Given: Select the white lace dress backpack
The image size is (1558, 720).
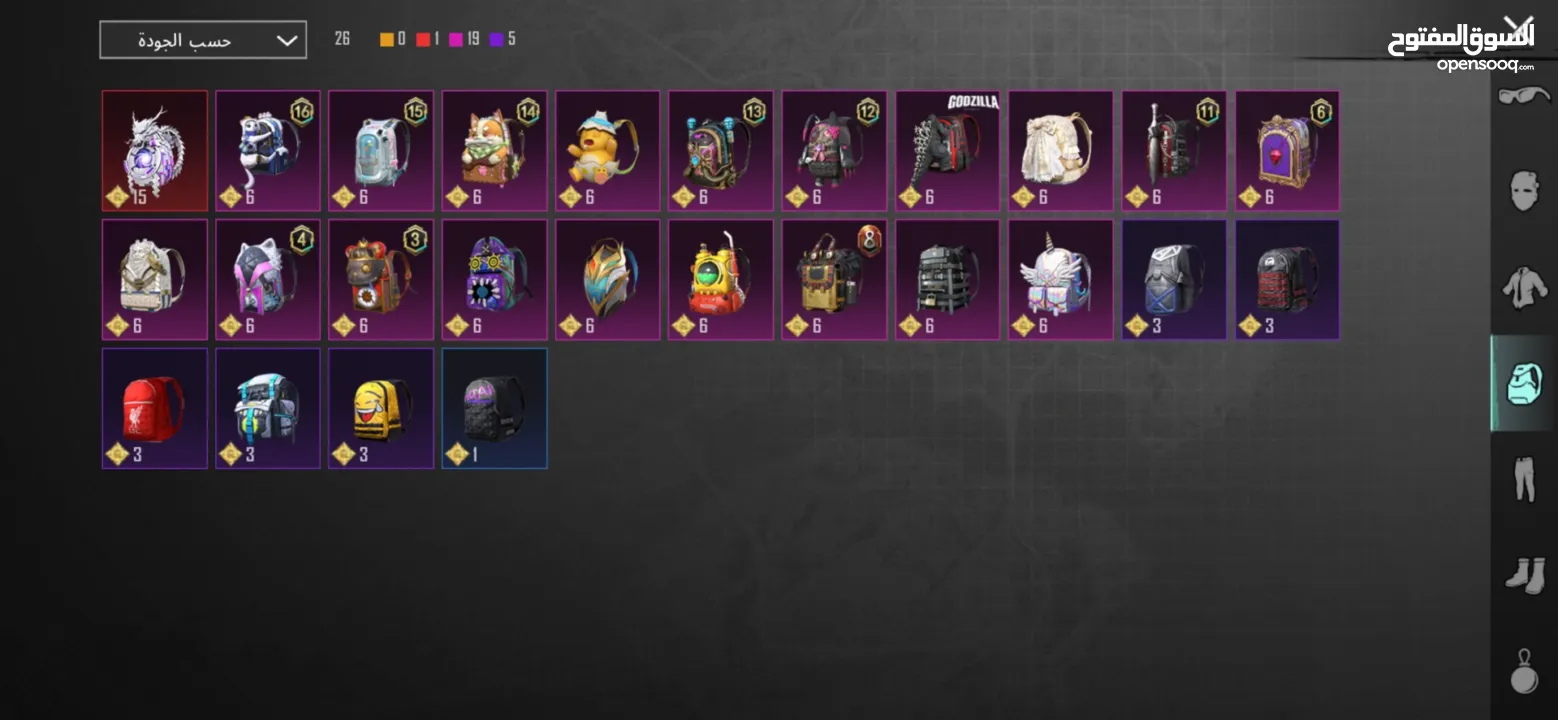Looking at the screenshot, I should [x=1061, y=151].
